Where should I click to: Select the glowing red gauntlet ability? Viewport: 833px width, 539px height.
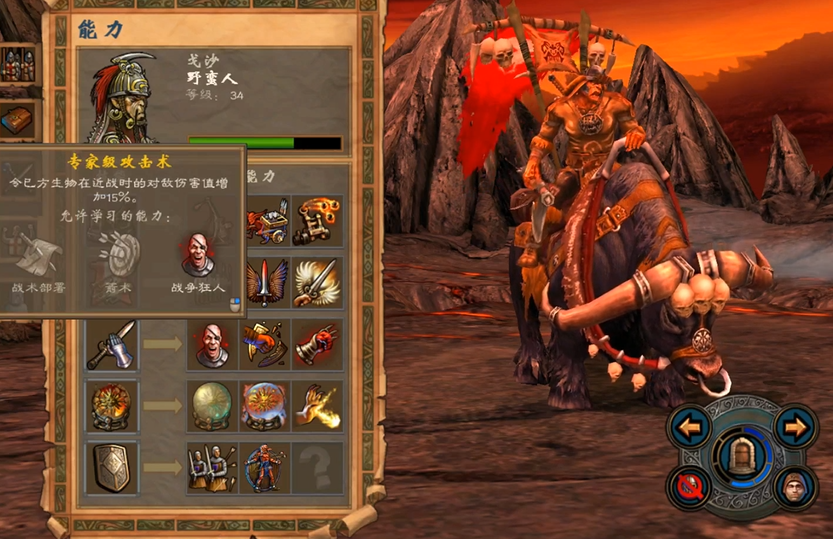tap(316, 344)
